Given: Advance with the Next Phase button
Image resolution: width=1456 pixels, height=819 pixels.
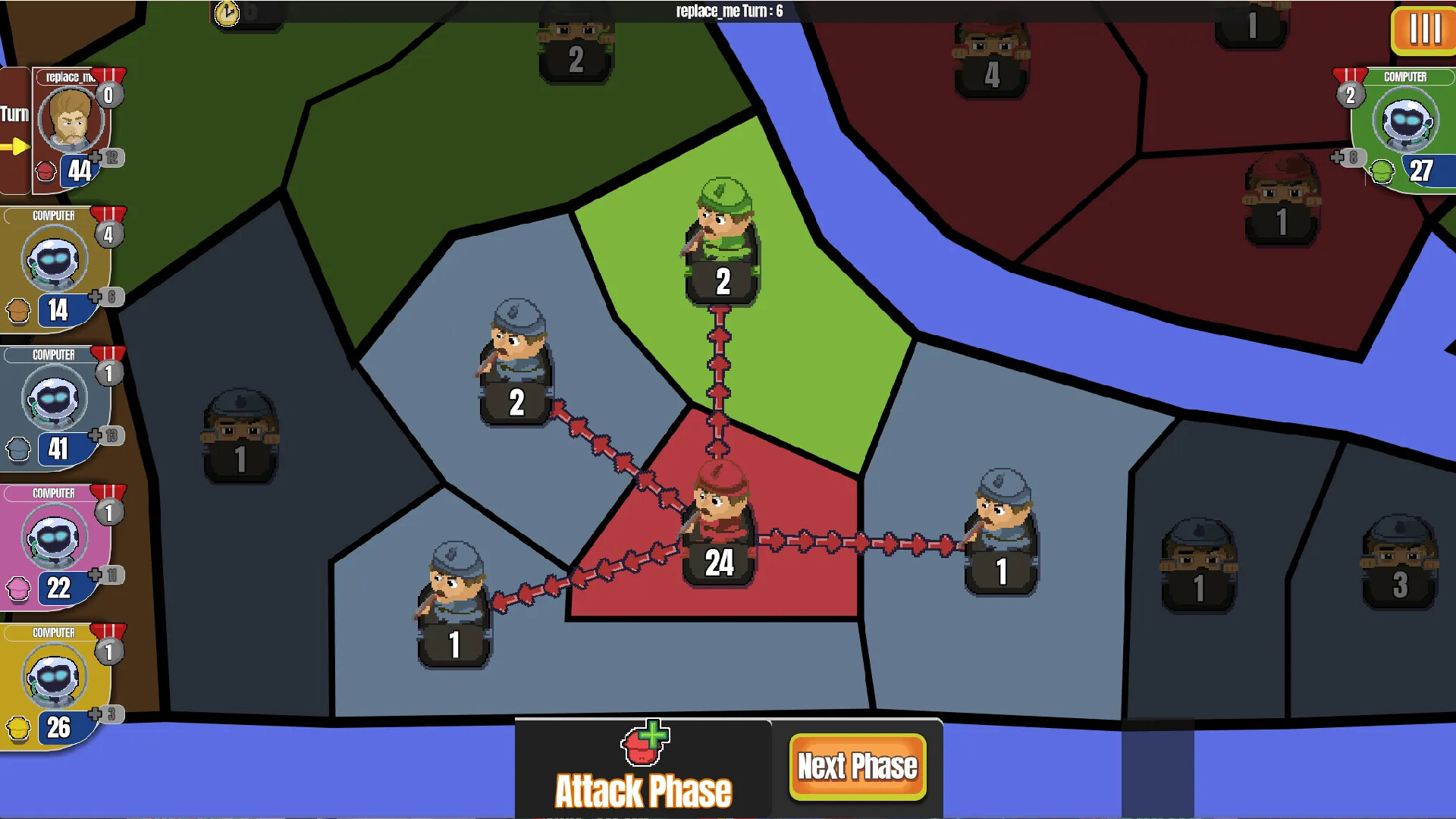Looking at the screenshot, I should (x=857, y=767).
